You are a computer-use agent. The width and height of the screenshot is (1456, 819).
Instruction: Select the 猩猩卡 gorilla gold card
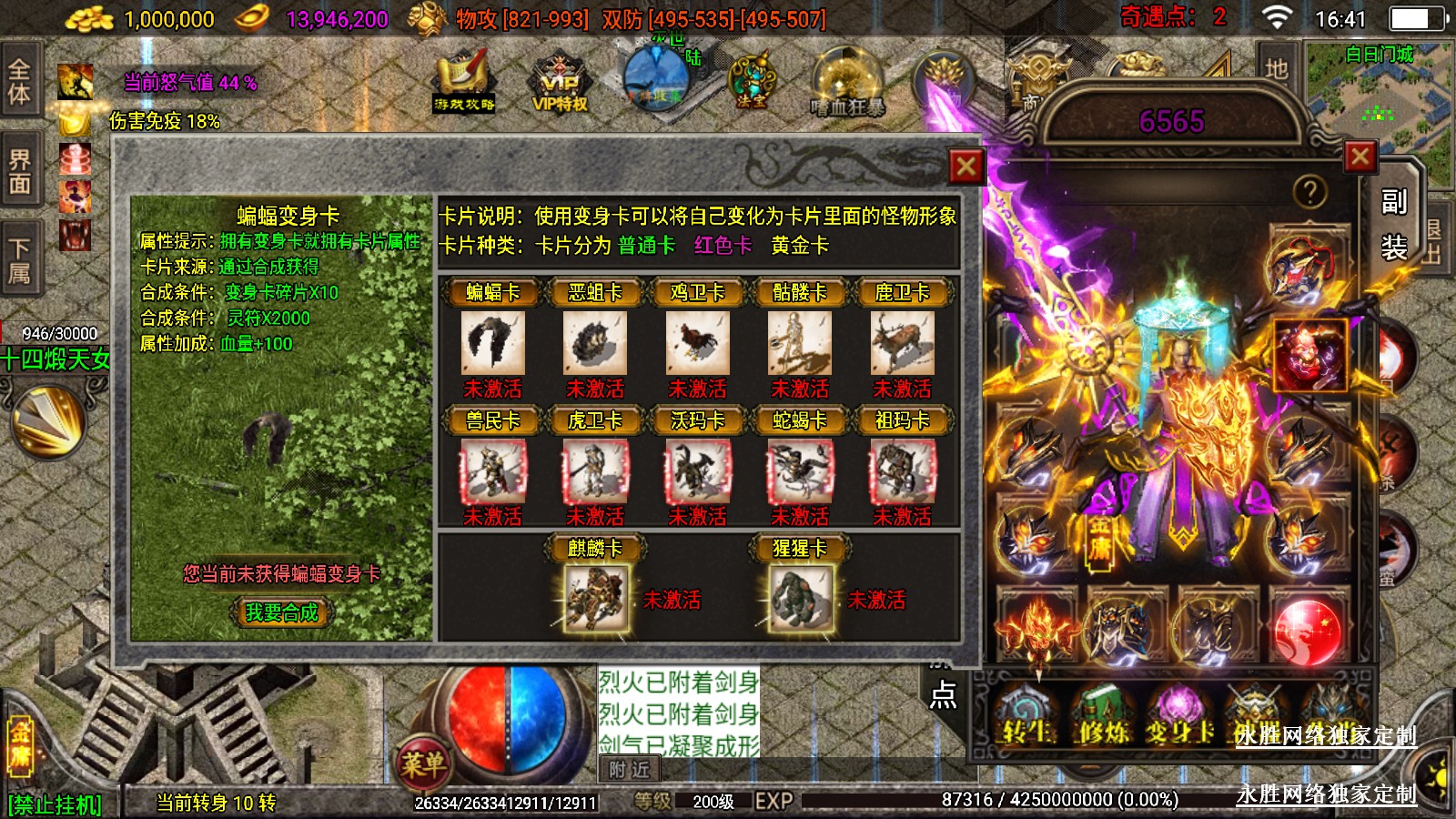[x=801, y=598]
